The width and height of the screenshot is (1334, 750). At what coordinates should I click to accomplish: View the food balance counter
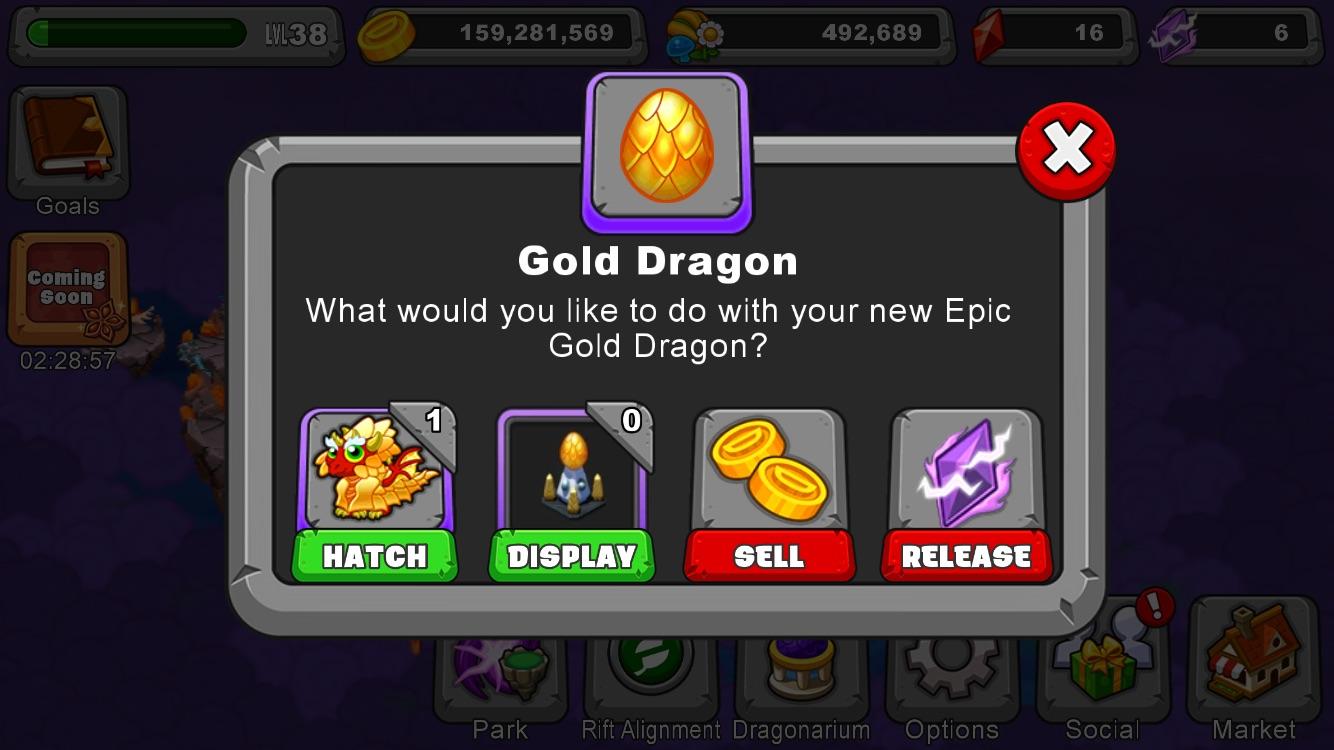[810, 31]
